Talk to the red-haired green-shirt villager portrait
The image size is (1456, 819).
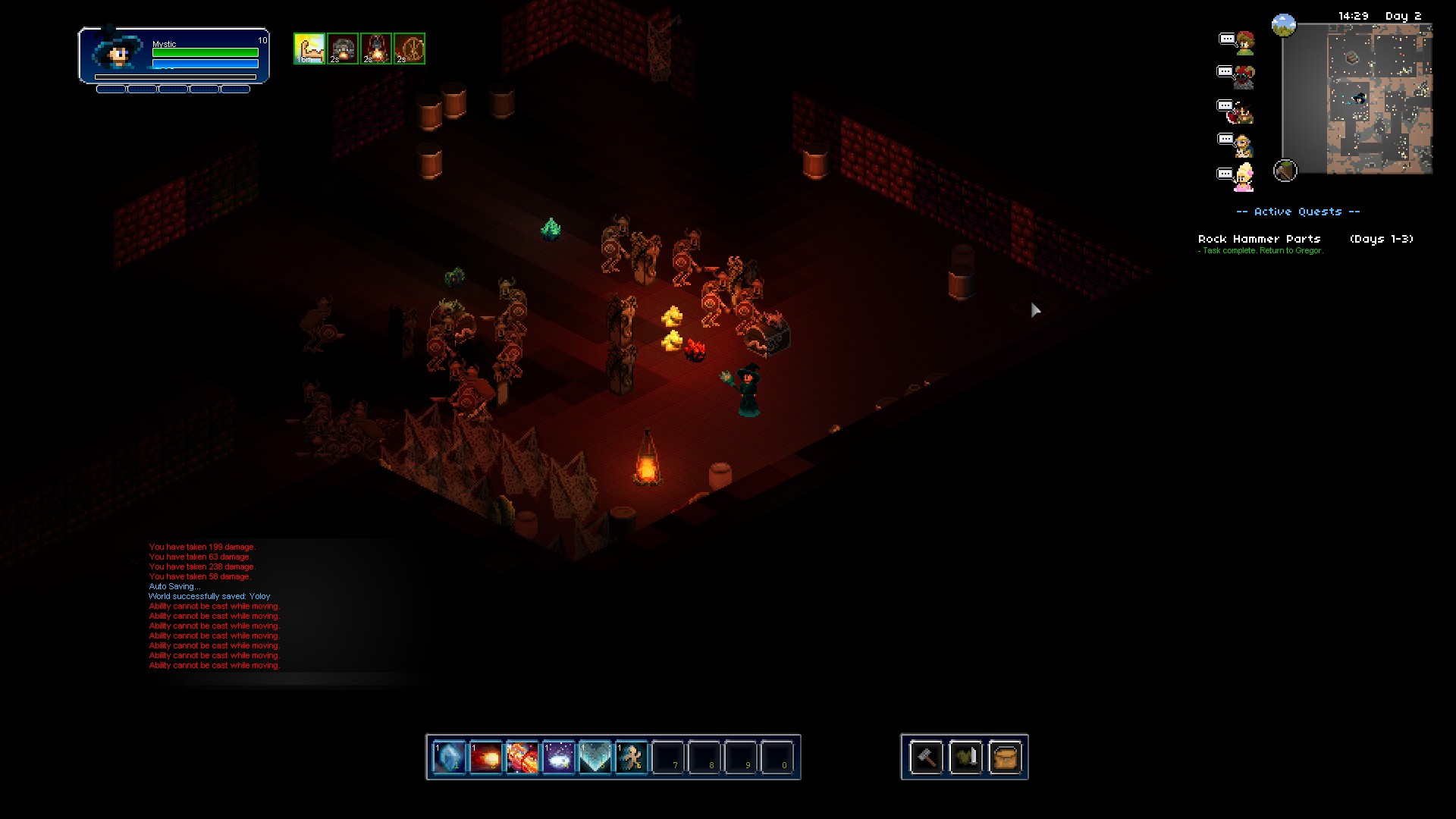(x=1244, y=43)
